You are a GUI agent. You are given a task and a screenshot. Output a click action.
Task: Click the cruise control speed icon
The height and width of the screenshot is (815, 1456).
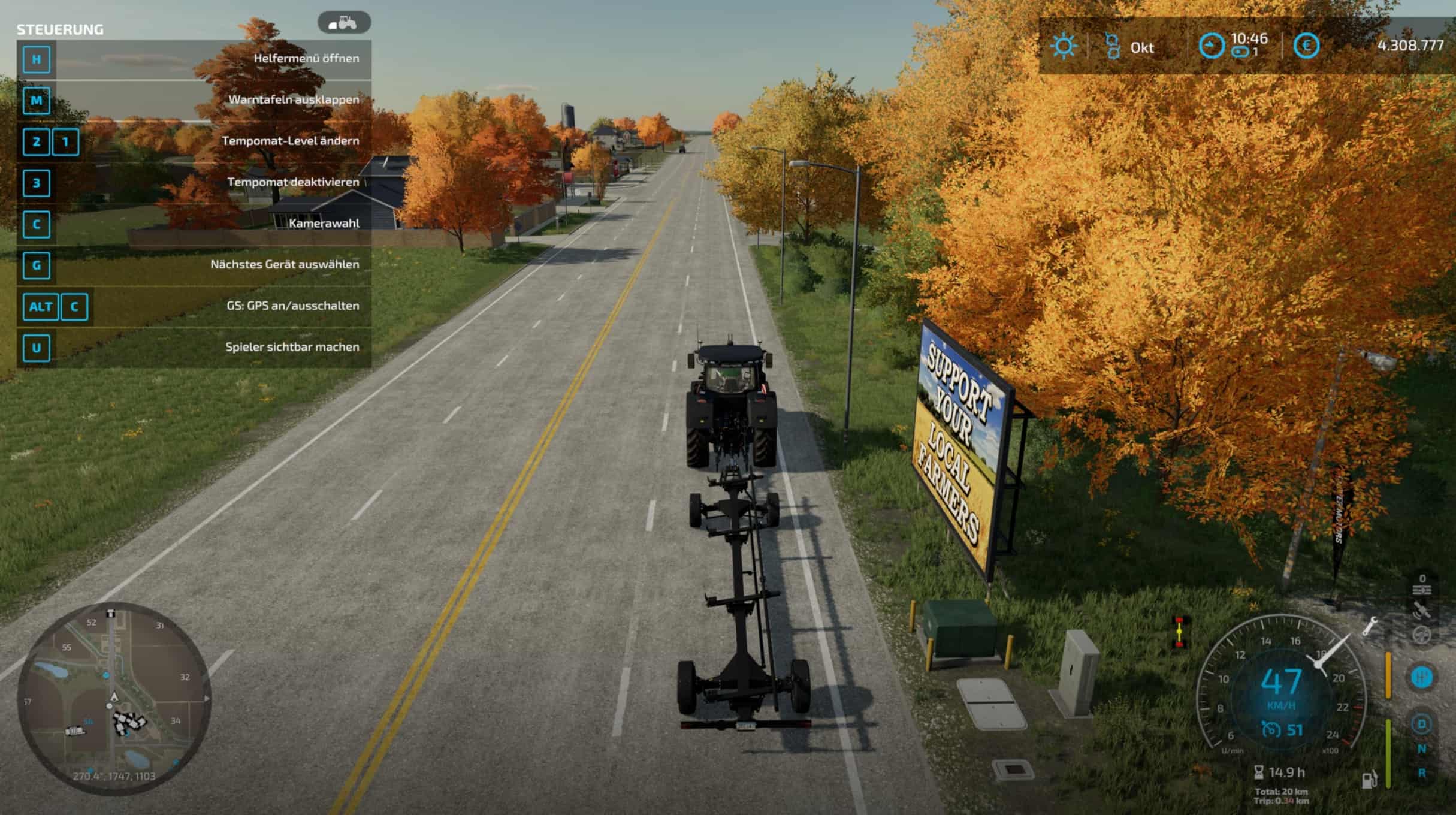pos(1271,730)
